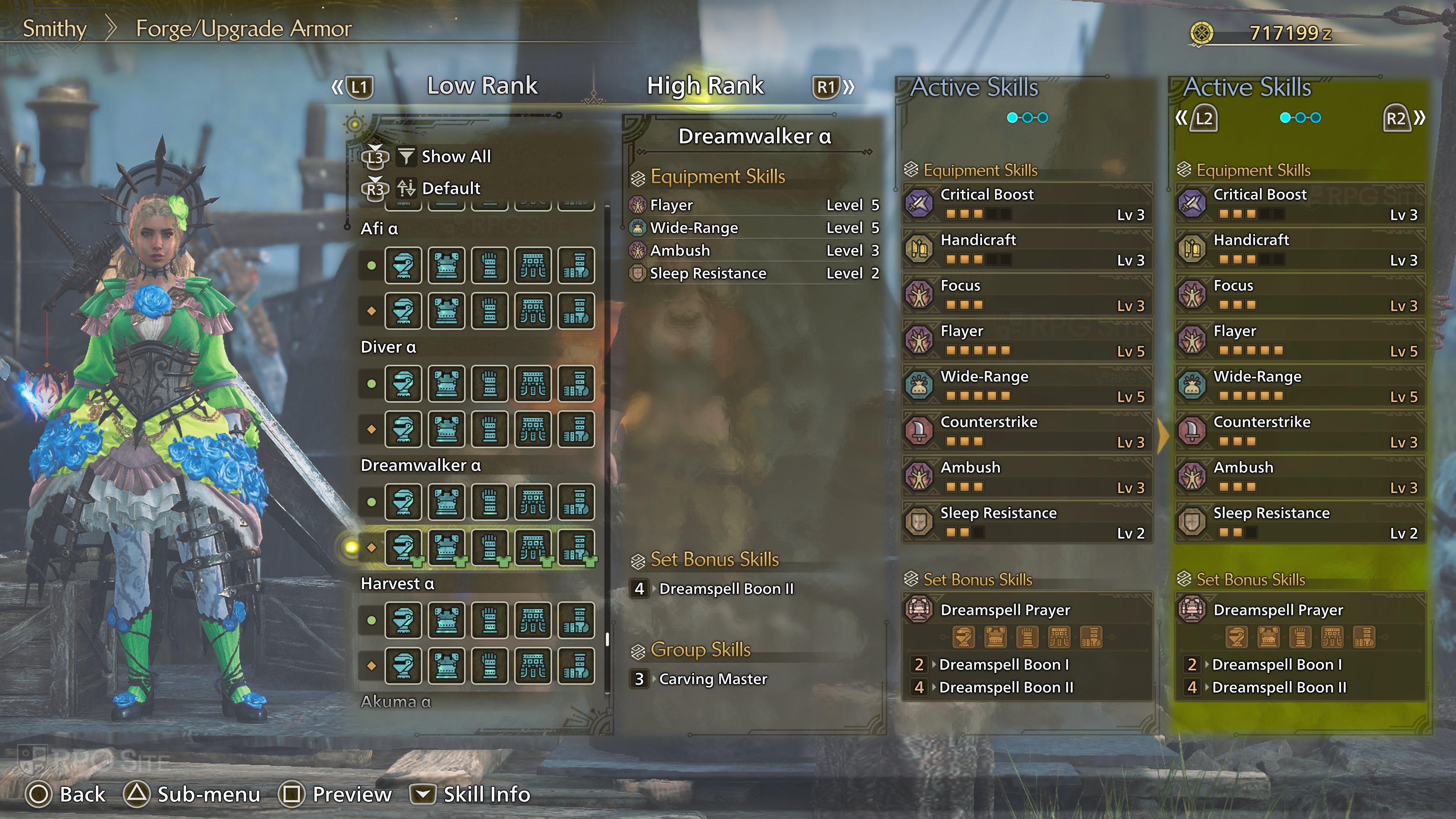Open the Show All armor filter
The height and width of the screenshot is (819, 1456).
455,157
